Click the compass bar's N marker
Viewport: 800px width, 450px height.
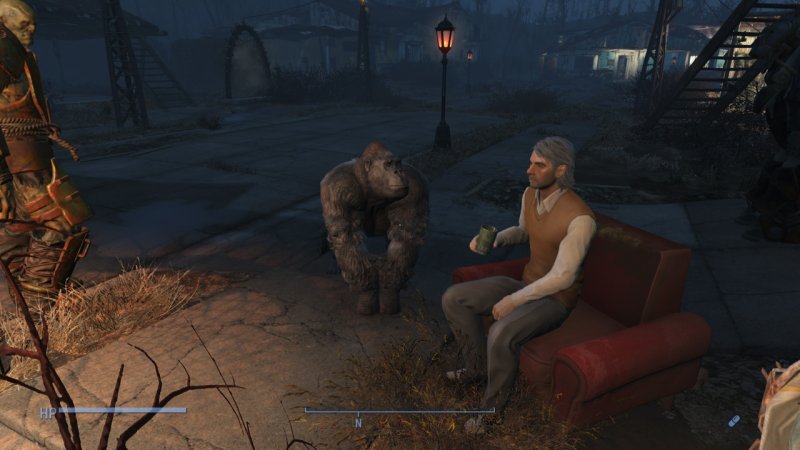[358, 423]
